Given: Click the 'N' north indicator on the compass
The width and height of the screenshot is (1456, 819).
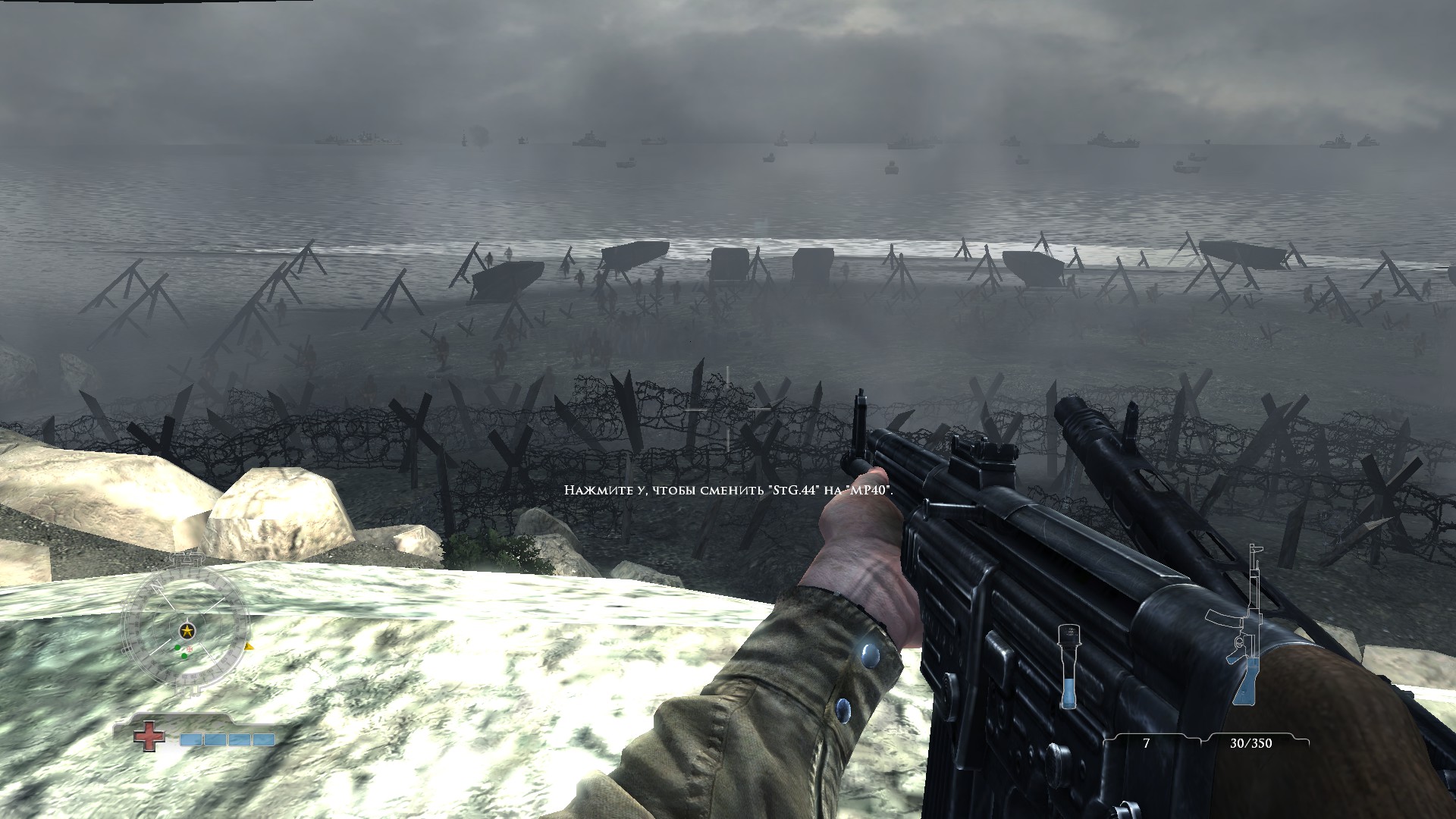Looking at the screenshot, I should pos(156,585).
